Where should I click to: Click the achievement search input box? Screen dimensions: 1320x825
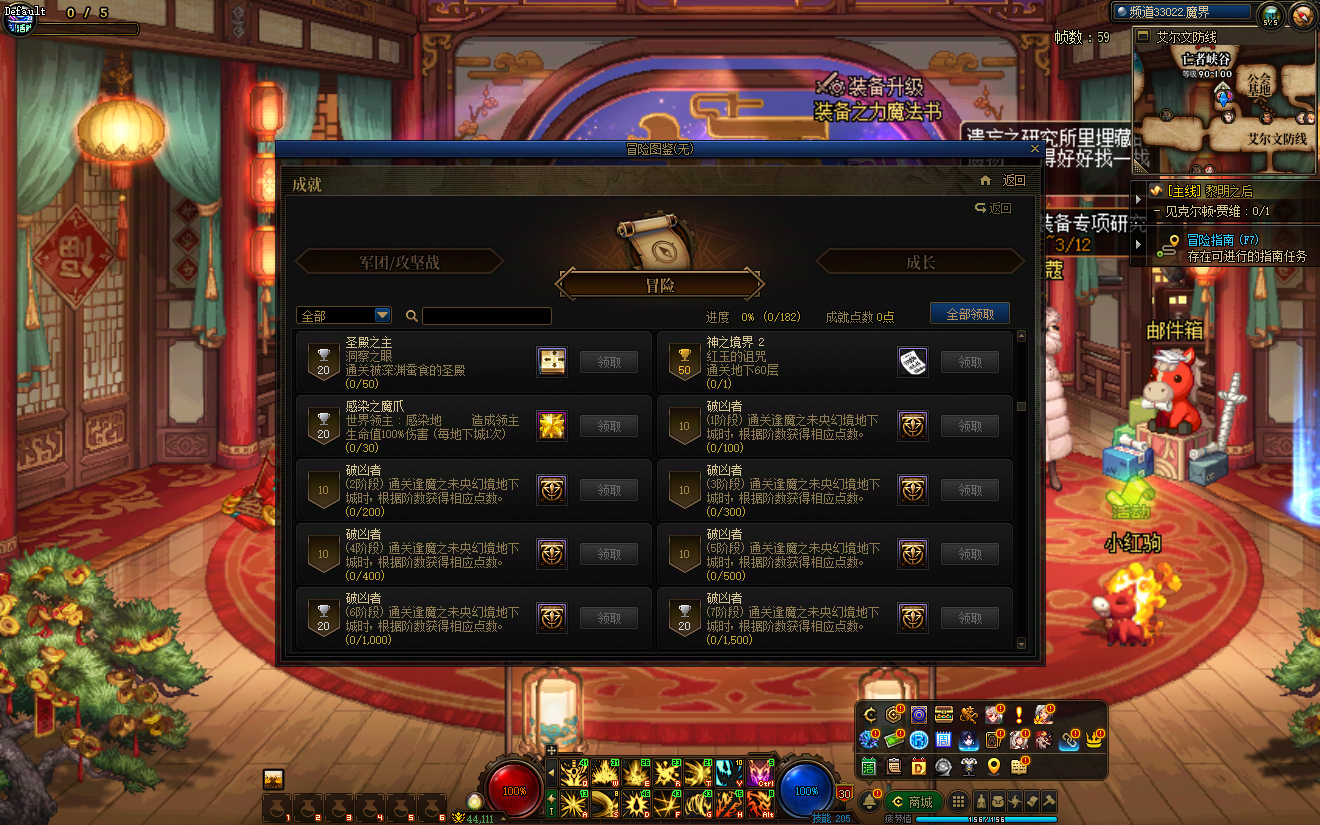pyautogui.click(x=486, y=316)
